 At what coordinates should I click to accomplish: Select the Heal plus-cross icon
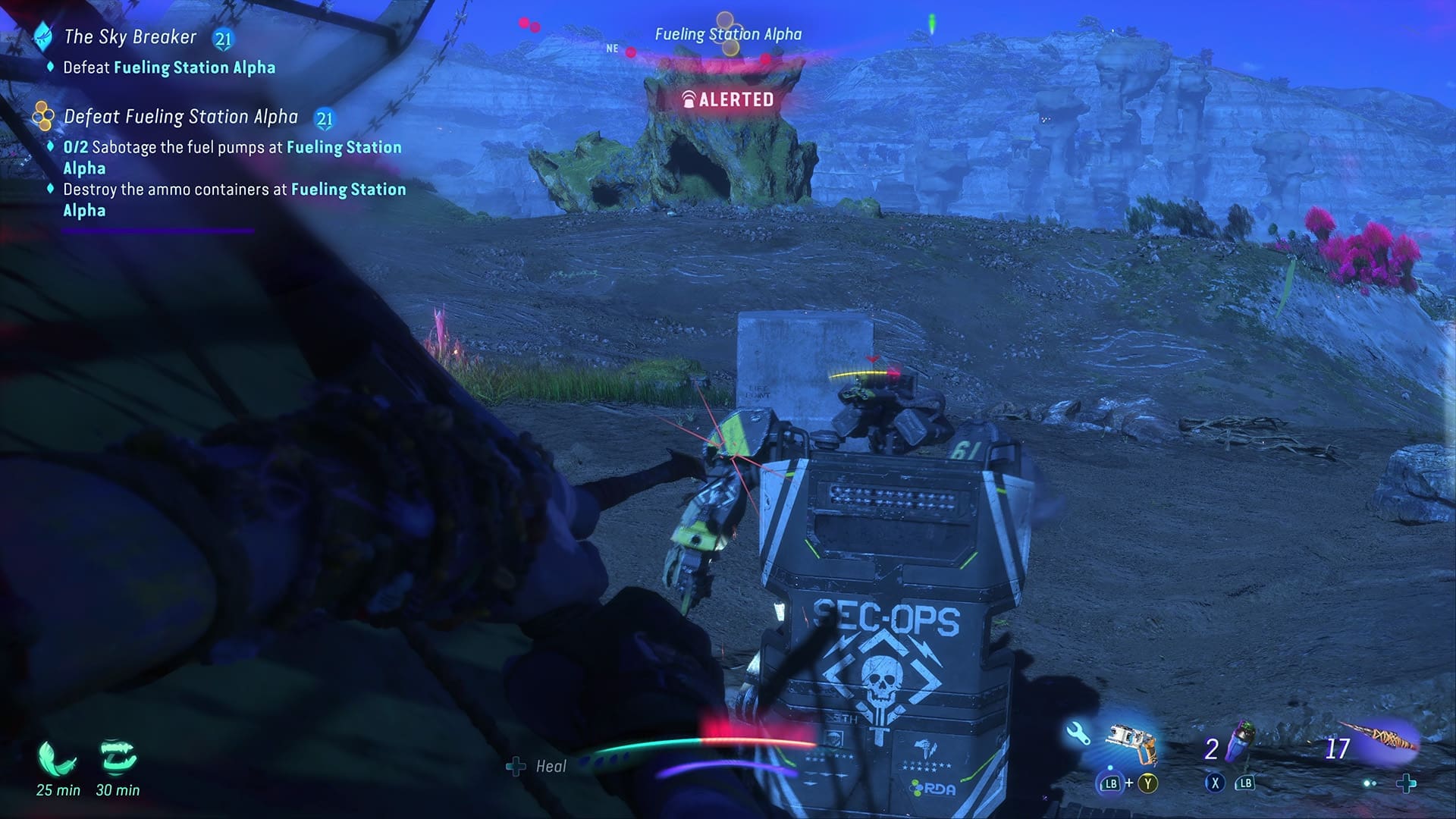(516, 766)
